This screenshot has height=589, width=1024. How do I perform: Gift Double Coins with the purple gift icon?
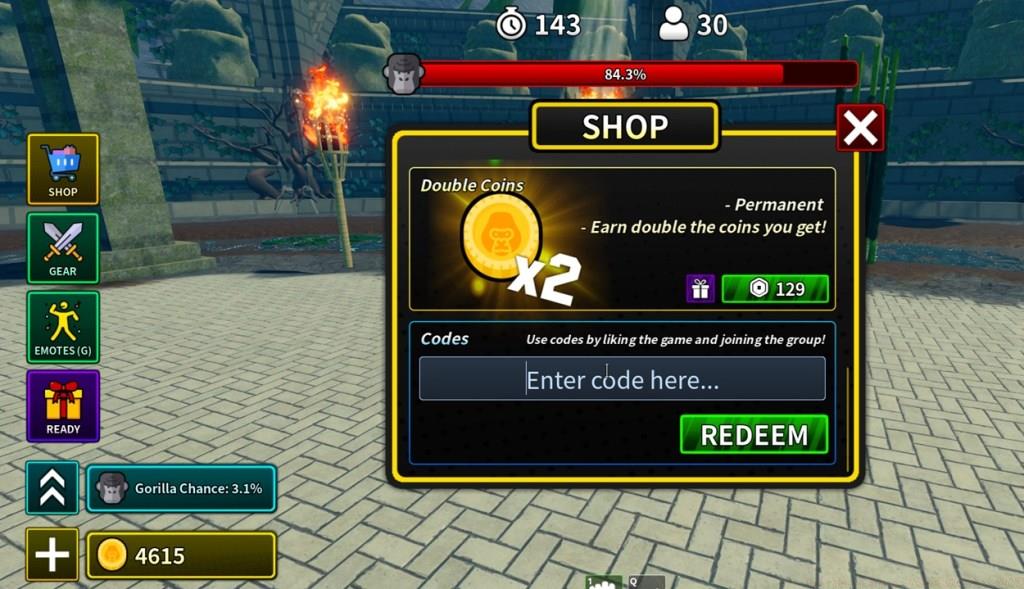click(700, 289)
